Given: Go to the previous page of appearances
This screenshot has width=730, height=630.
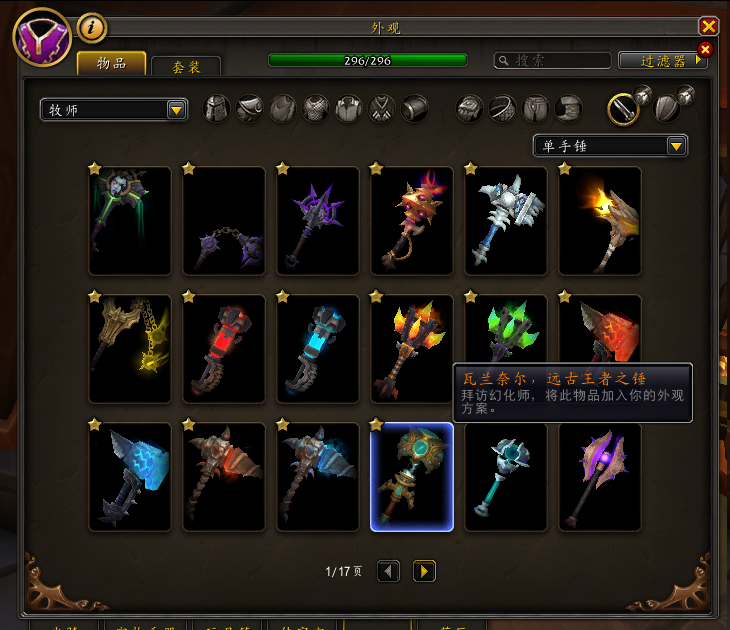Looking at the screenshot, I should click(x=388, y=571).
